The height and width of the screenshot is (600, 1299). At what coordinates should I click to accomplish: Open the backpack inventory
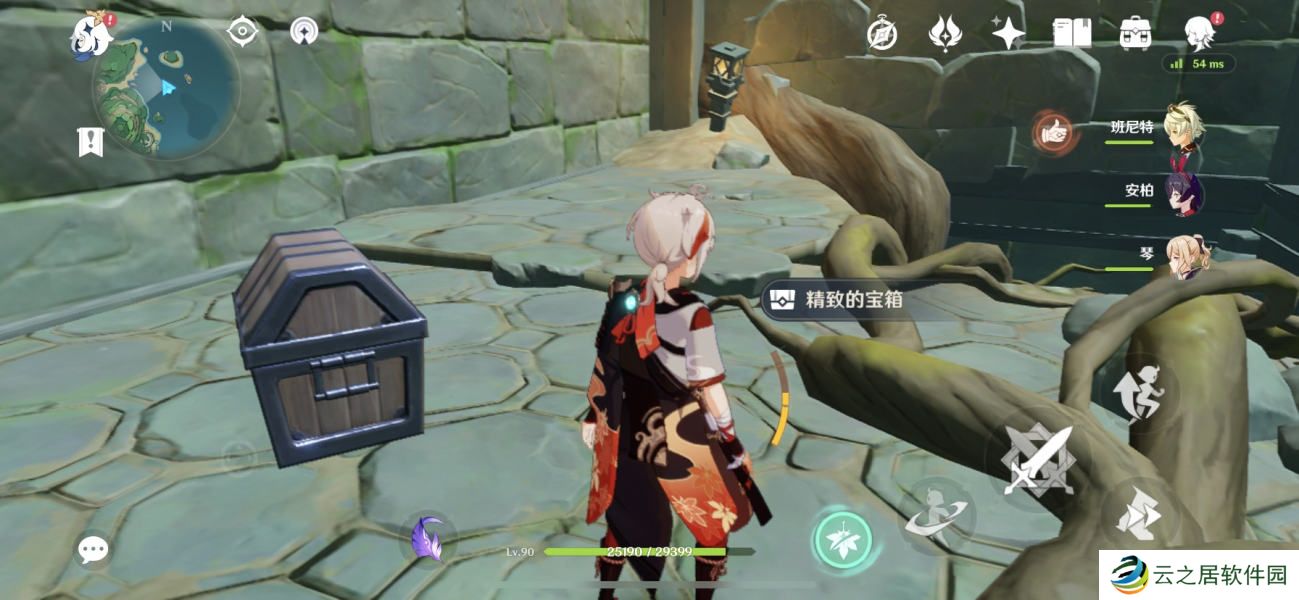[1135, 34]
